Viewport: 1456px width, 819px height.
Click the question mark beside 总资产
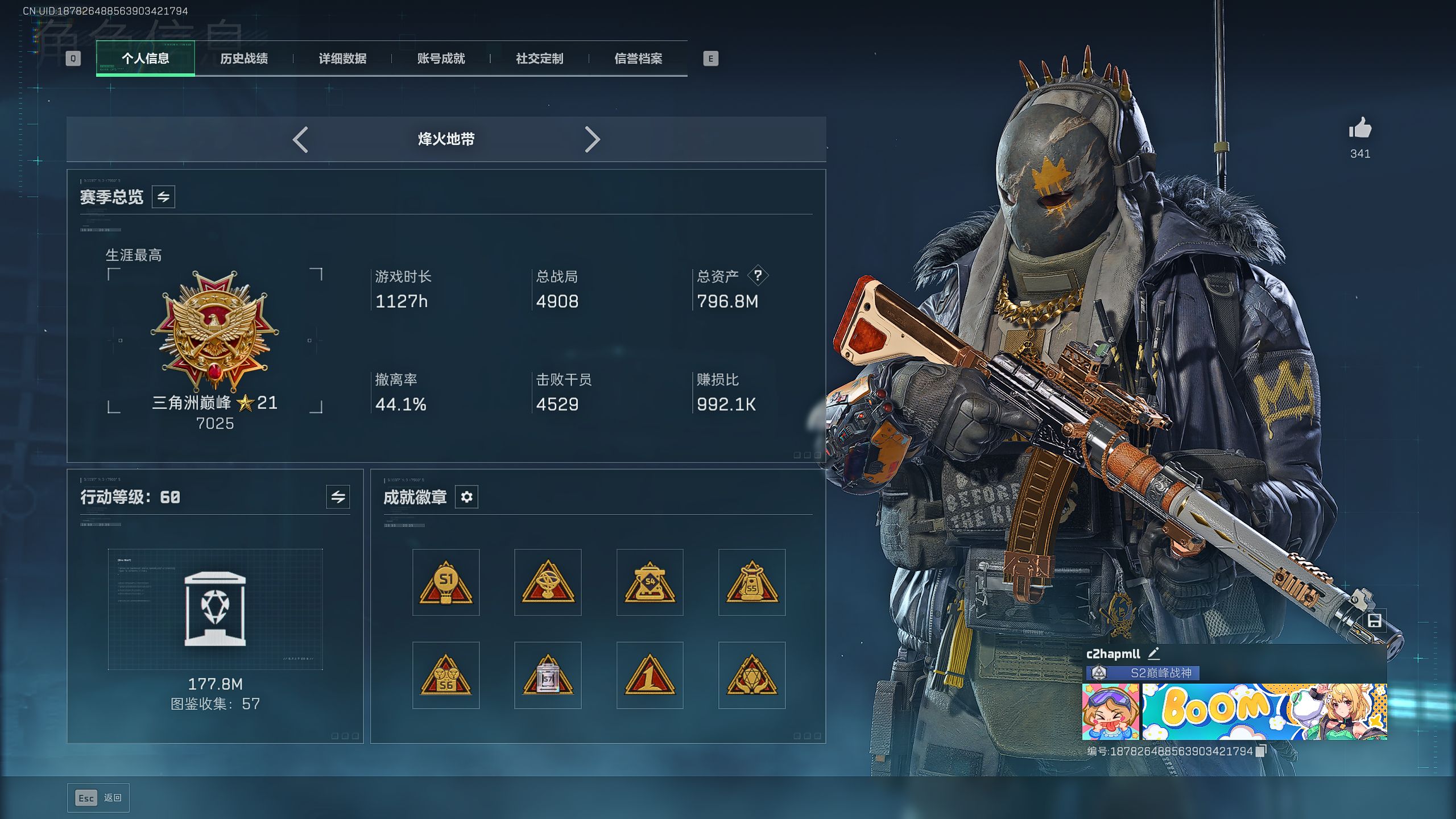click(x=758, y=276)
